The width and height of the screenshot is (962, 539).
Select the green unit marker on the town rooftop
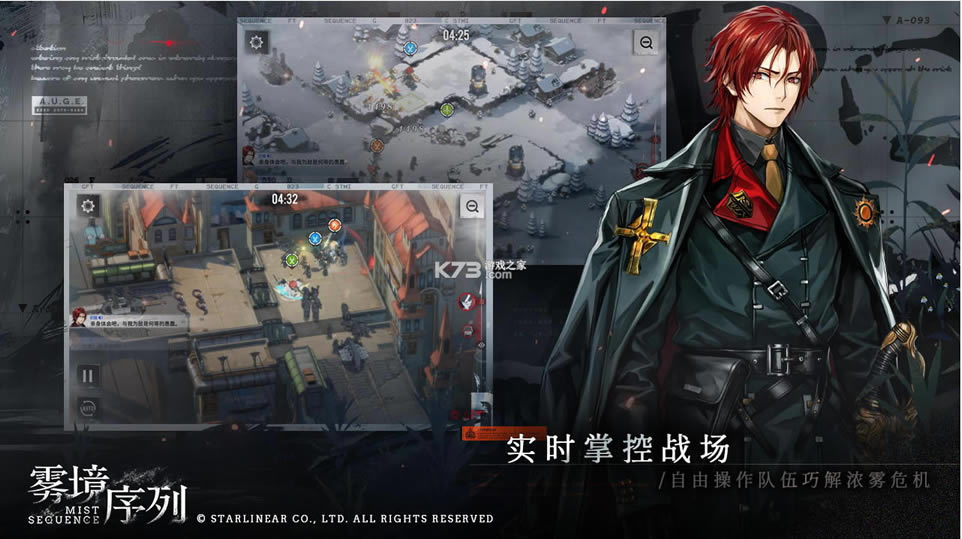(292, 260)
